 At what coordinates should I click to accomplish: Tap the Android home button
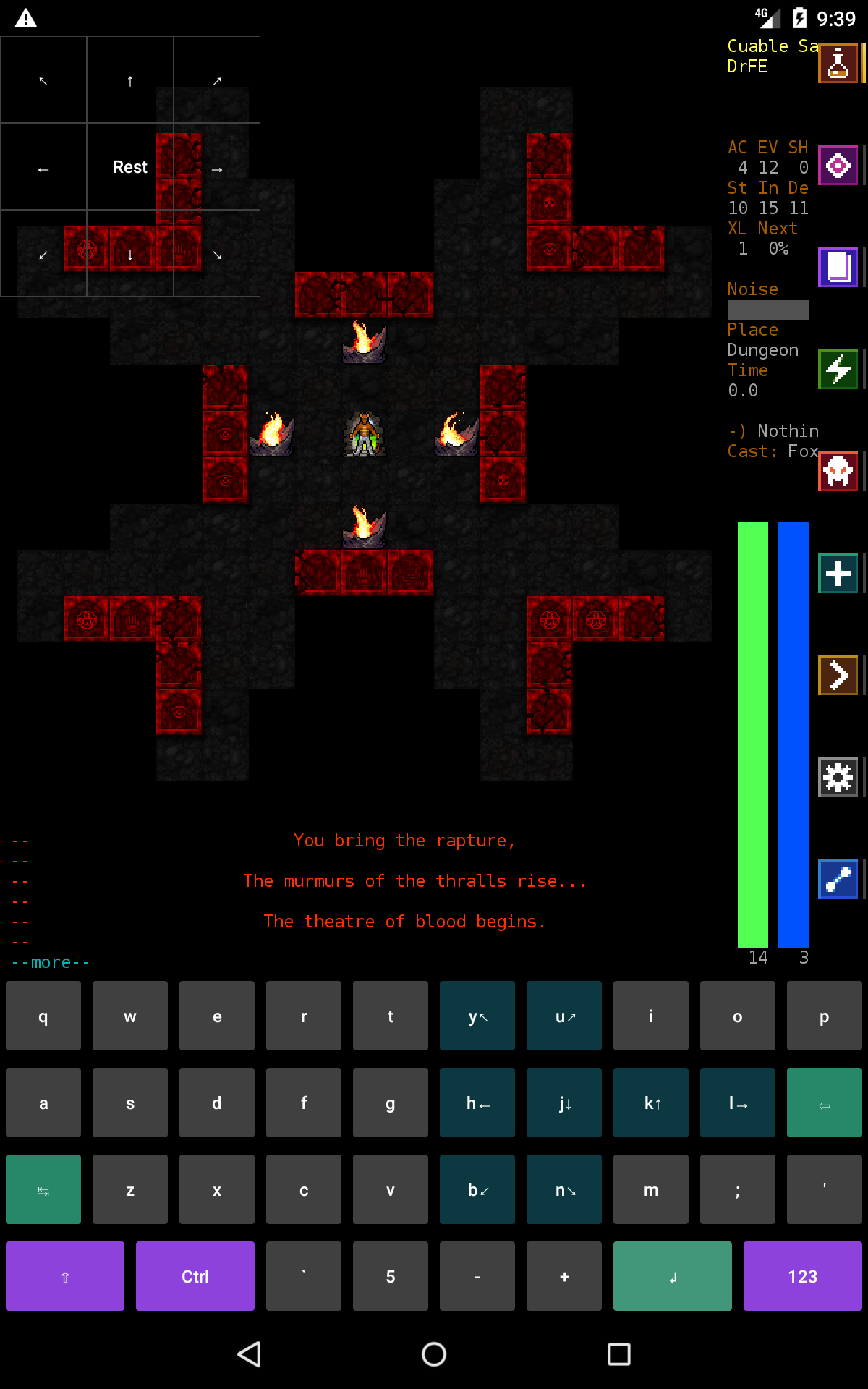(434, 1354)
